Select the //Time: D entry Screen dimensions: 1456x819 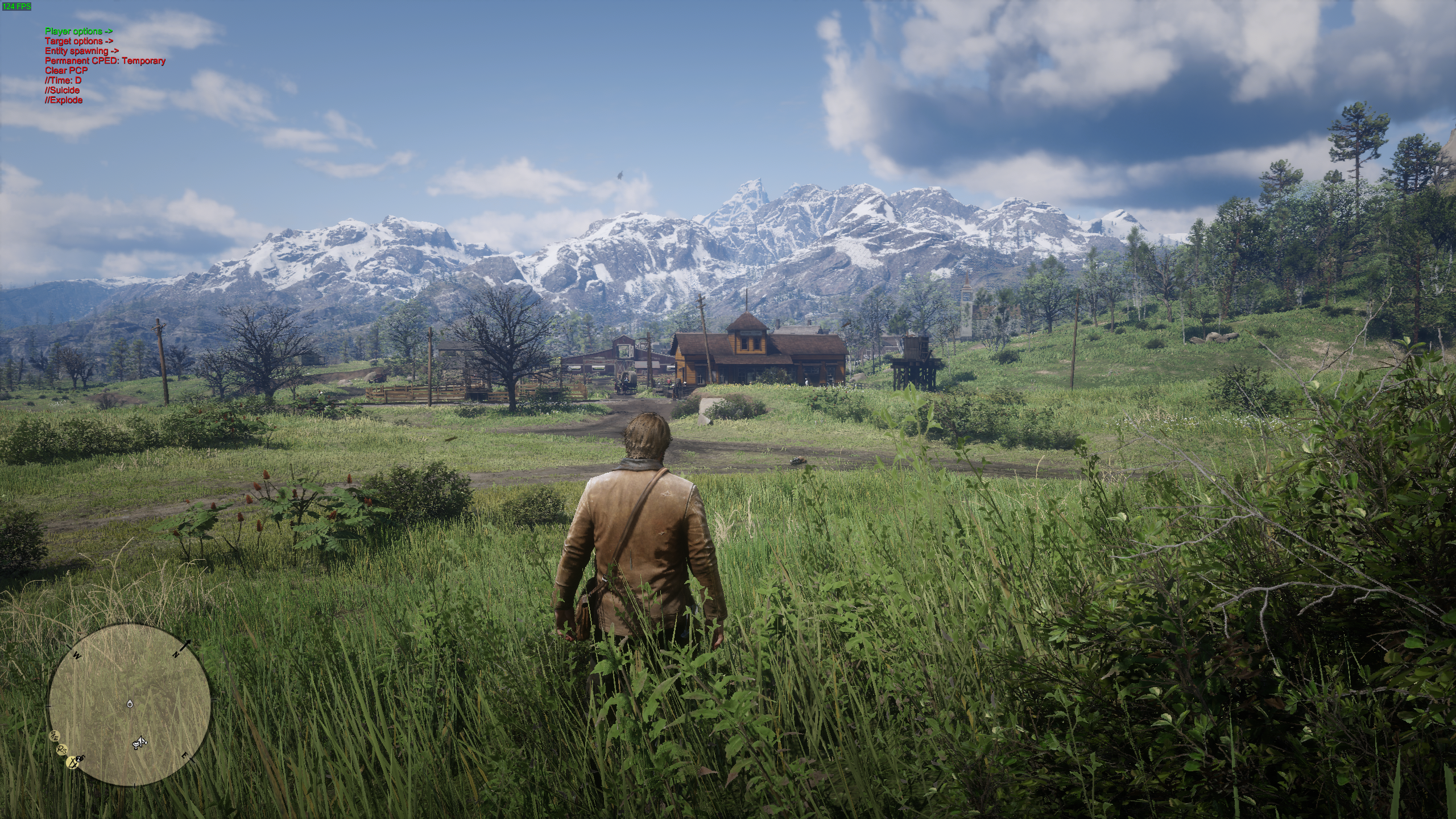[x=63, y=80]
